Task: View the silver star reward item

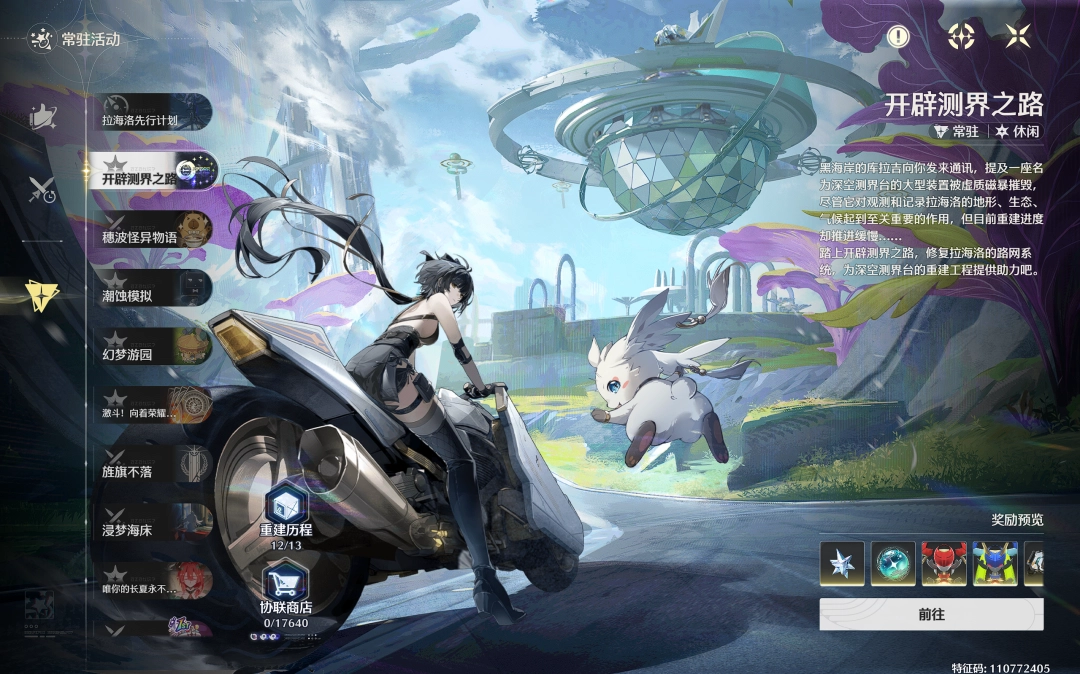Action: [x=841, y=564]
